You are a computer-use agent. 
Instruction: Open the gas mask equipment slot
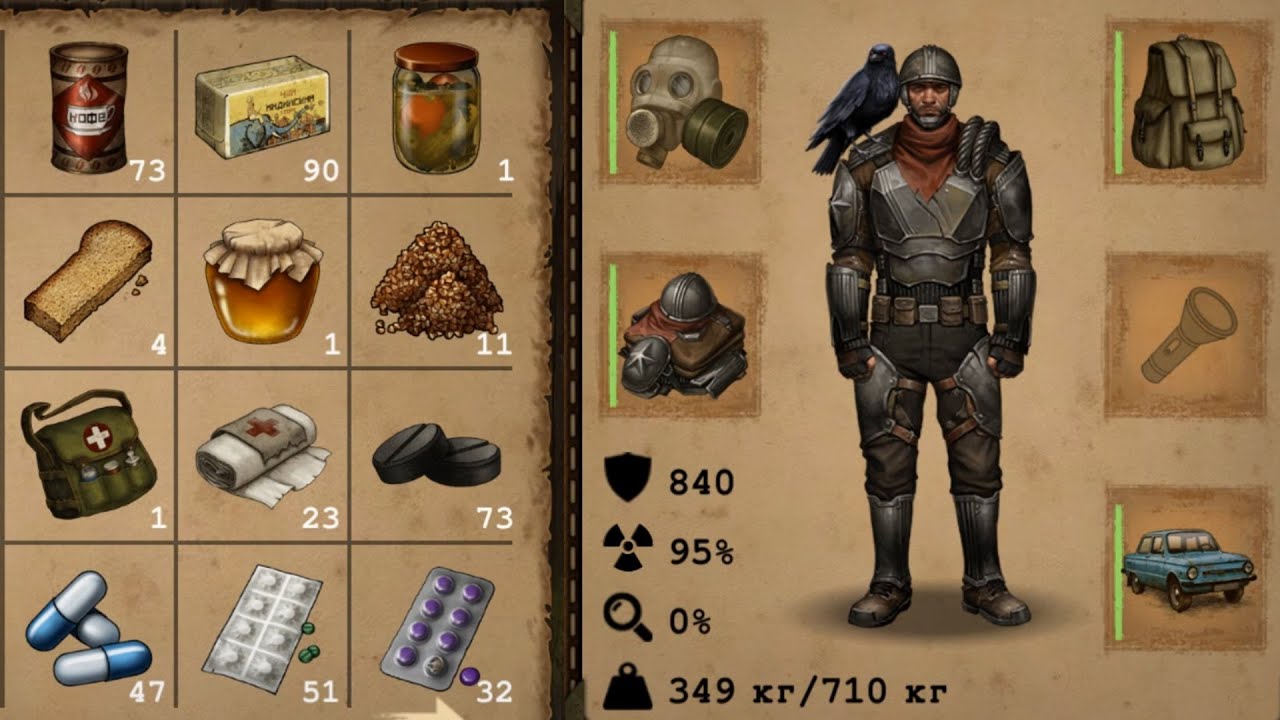click(x=683, y=102)
